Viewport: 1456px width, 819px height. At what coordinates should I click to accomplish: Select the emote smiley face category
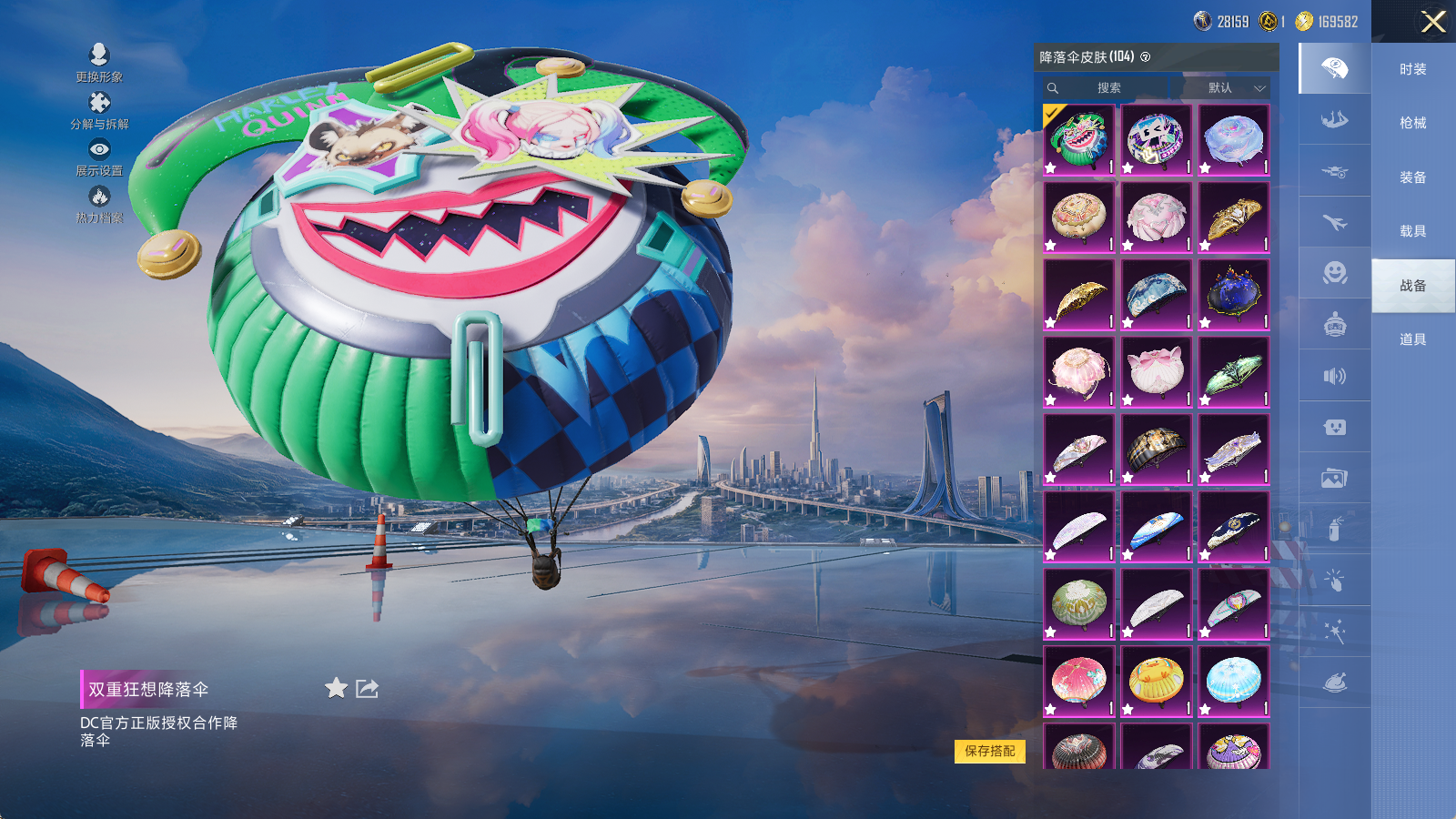point(1334,273)
